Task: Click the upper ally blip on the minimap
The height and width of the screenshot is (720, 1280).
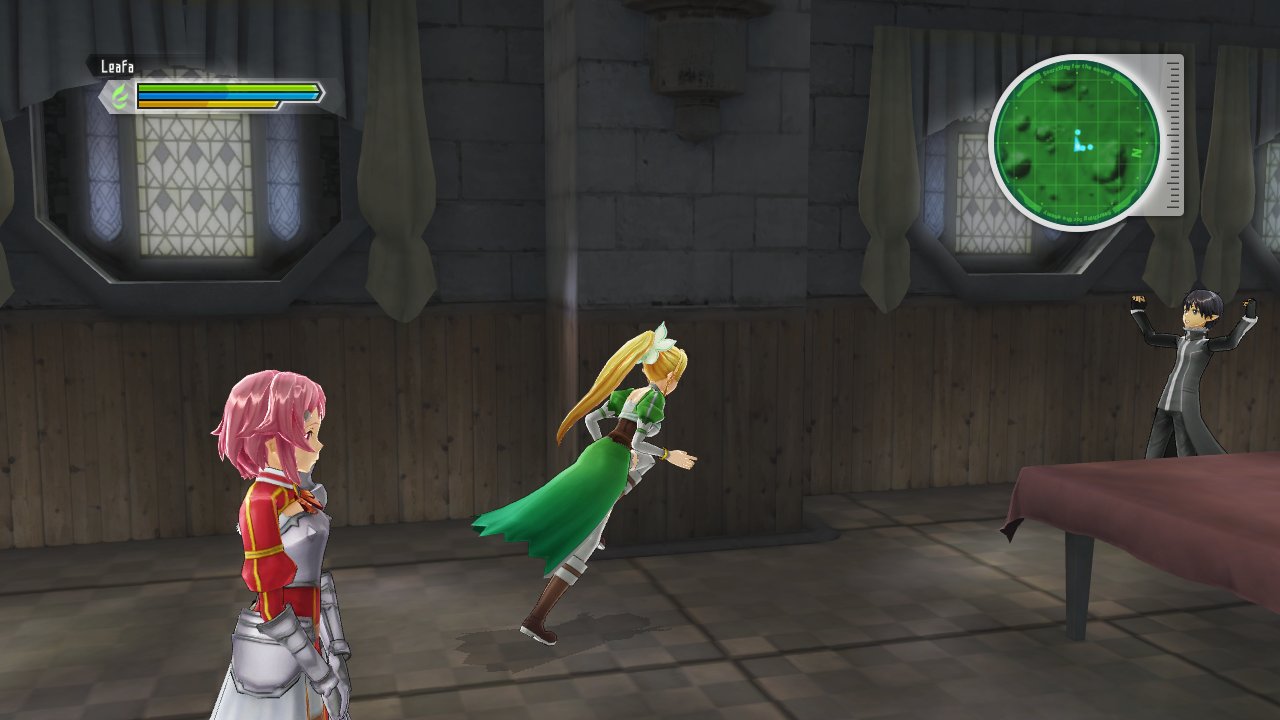Action: [x=1077, y=131]
